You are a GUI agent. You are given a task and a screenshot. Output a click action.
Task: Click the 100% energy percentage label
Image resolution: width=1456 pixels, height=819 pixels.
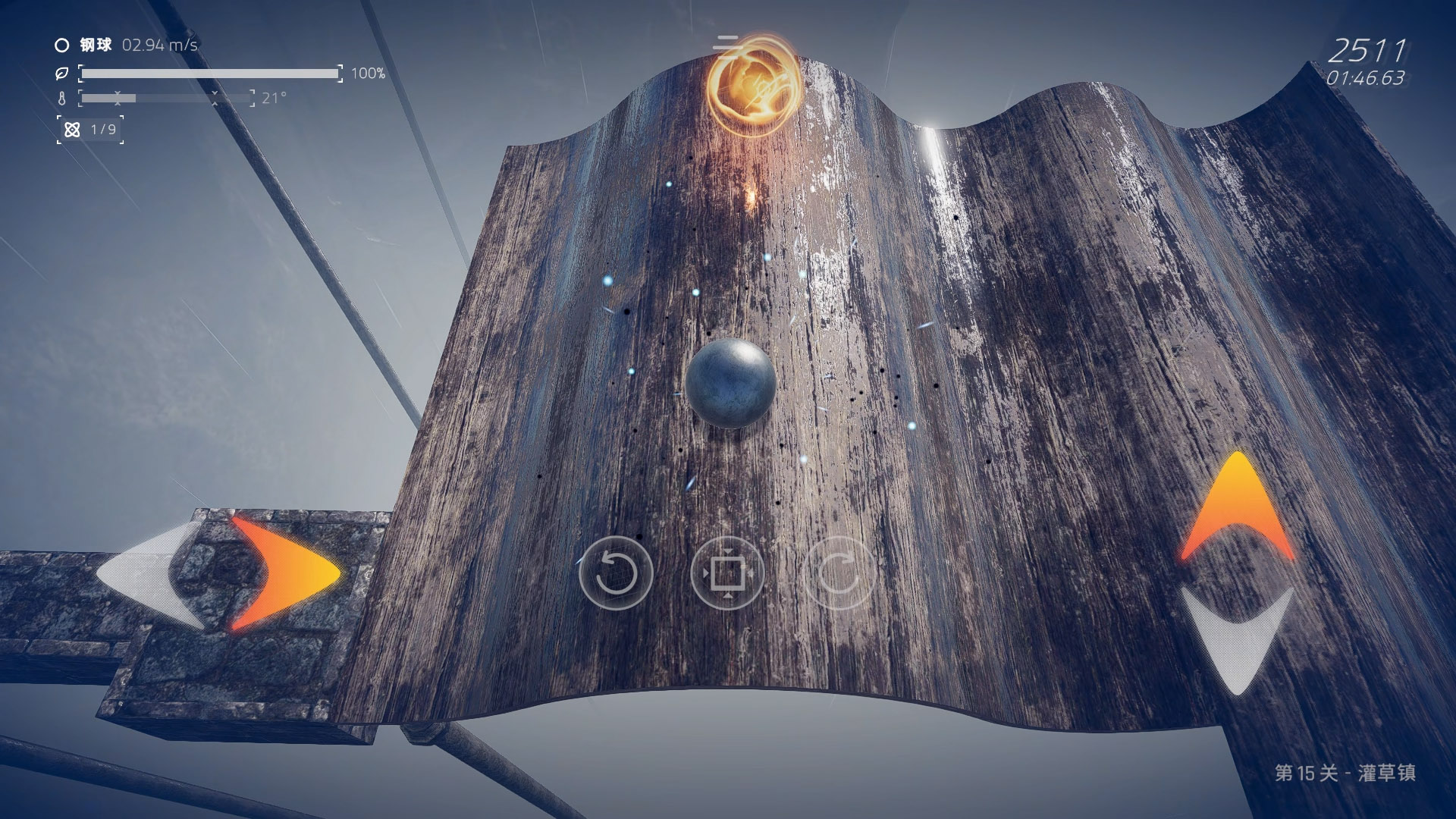[368, 74]
